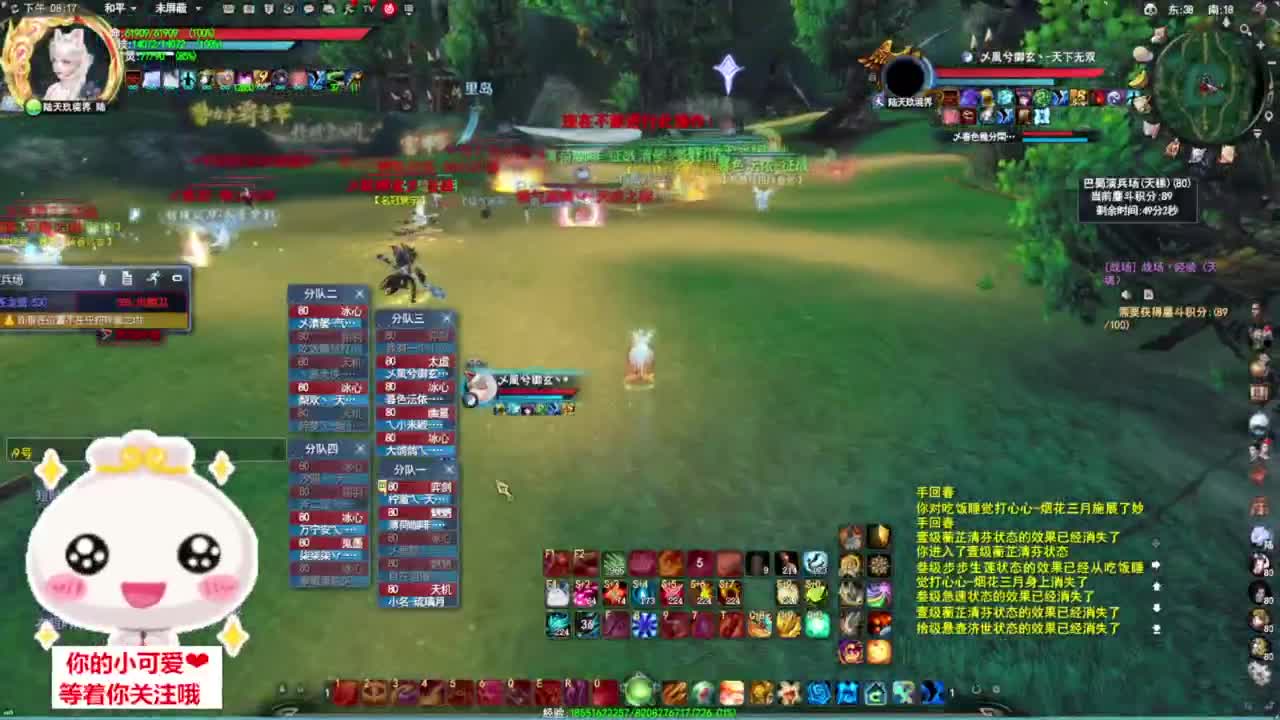
Task: Click the blue lotus skill icon near the hotbar's right end
Action: [x=816, y=690]
